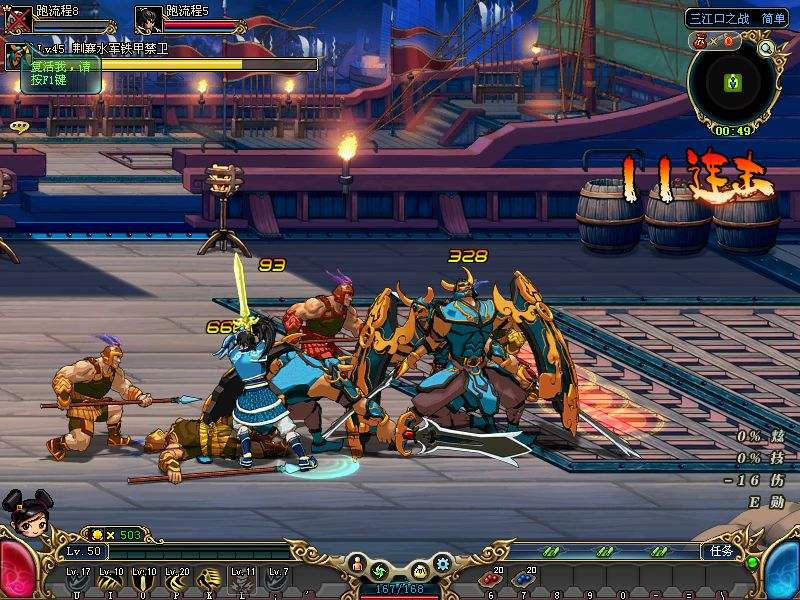Activate the Lv.20 skill on hotkey P
800x600 pixels.
tap(177, 580)
